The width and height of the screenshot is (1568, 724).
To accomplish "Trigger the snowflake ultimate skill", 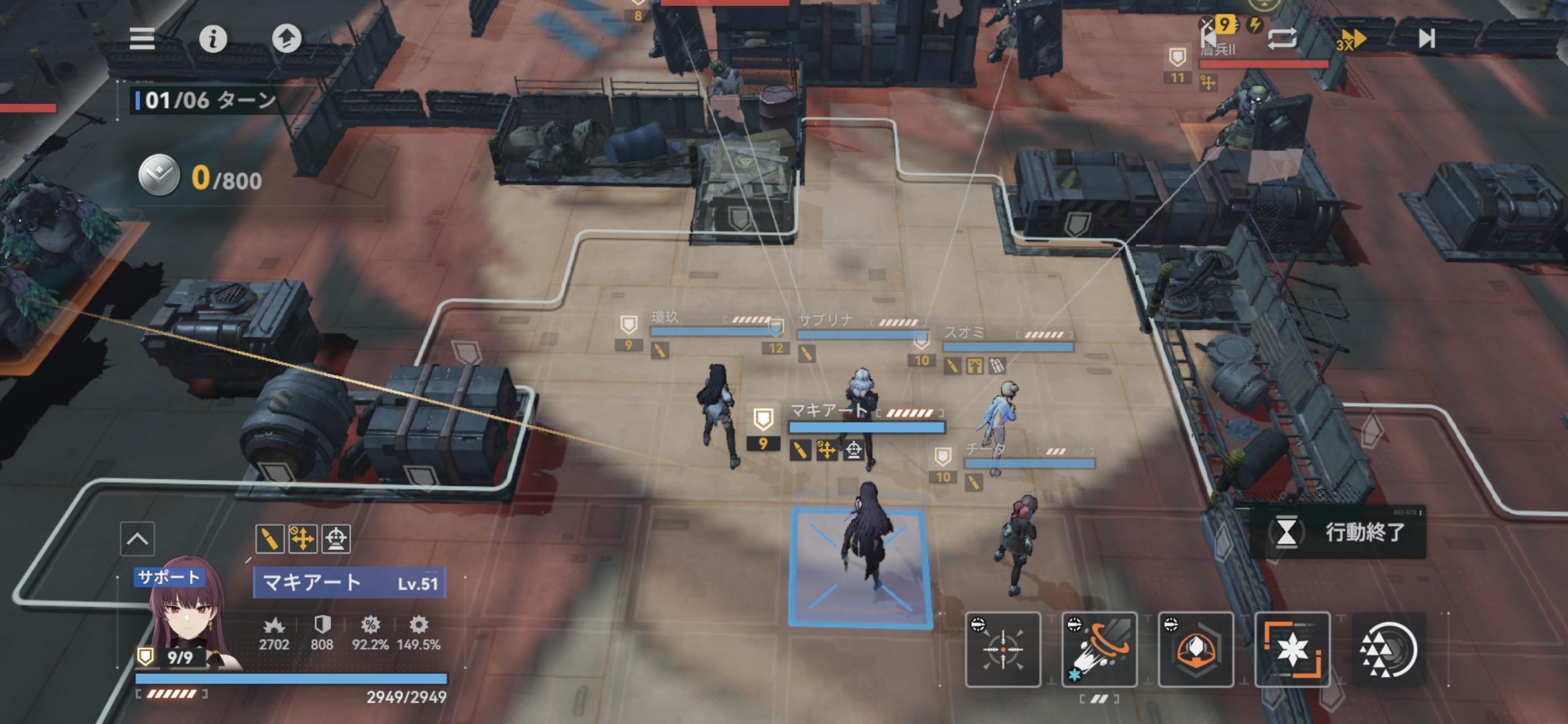I will pyautogui.click(x=1292, y=650).
